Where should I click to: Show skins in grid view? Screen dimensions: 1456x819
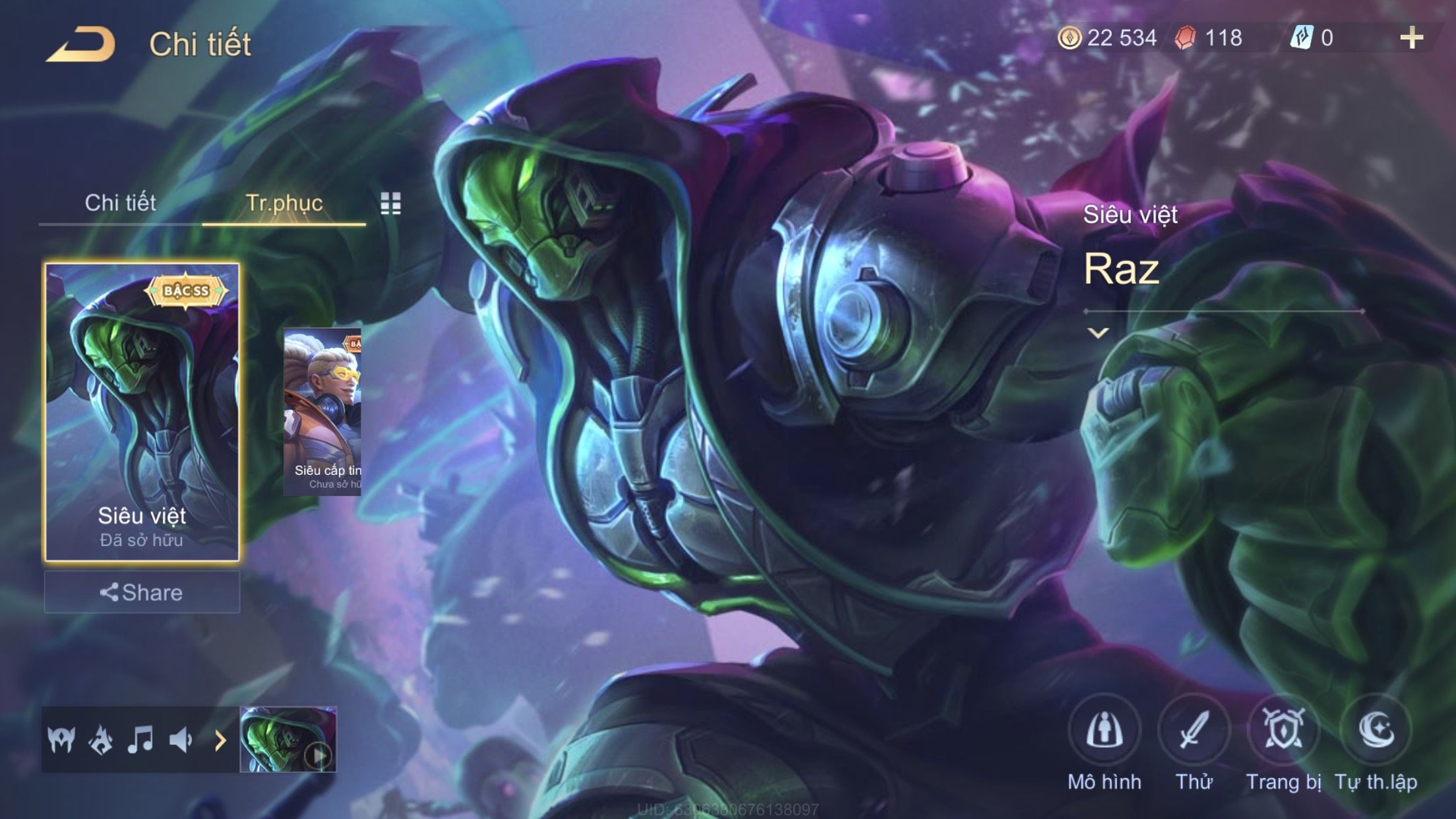tap(390, 204)
